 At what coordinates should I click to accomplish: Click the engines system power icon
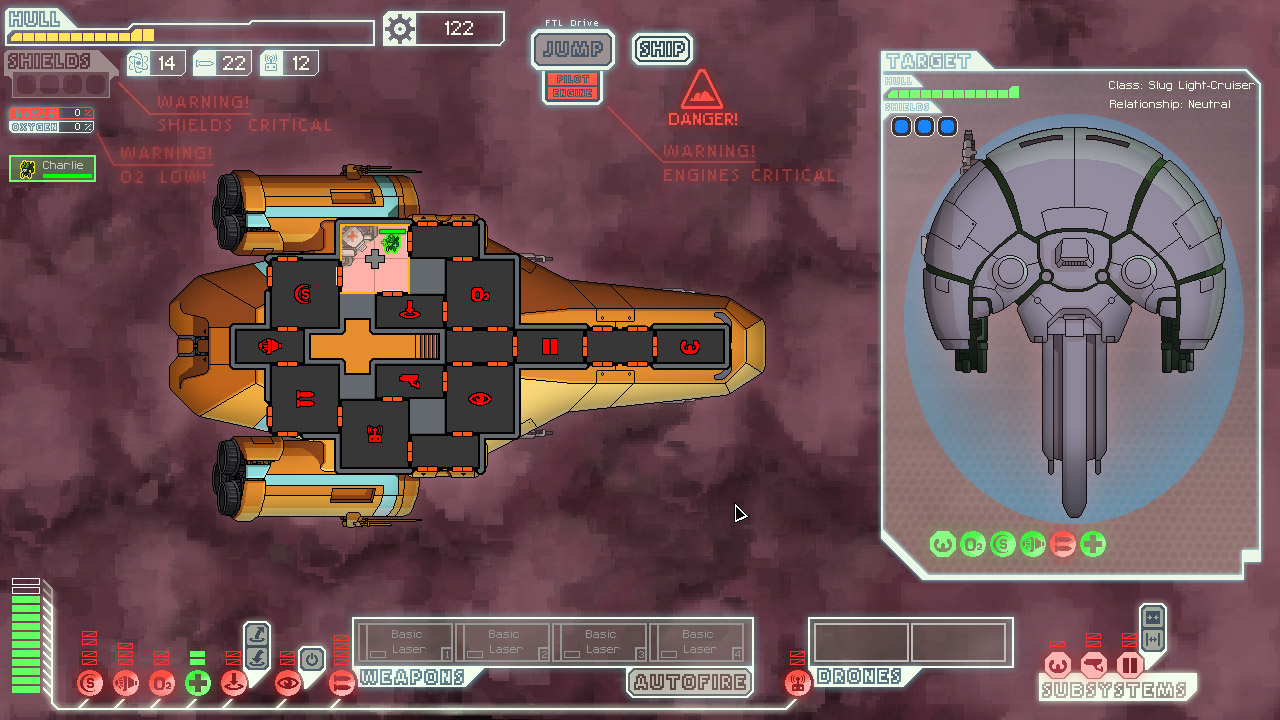click(126, 684)
